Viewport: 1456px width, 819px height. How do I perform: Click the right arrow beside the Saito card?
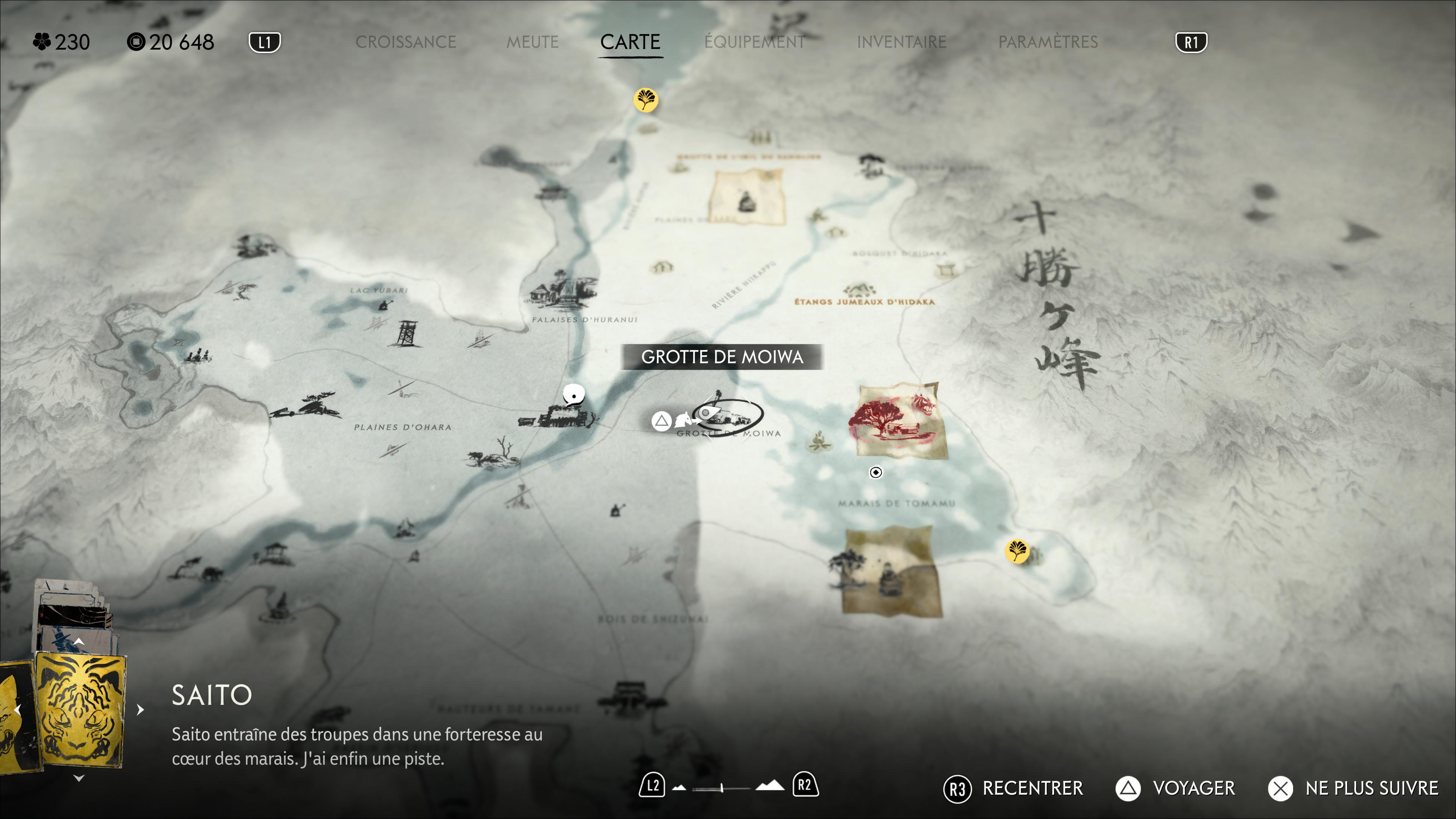[140, 709]
